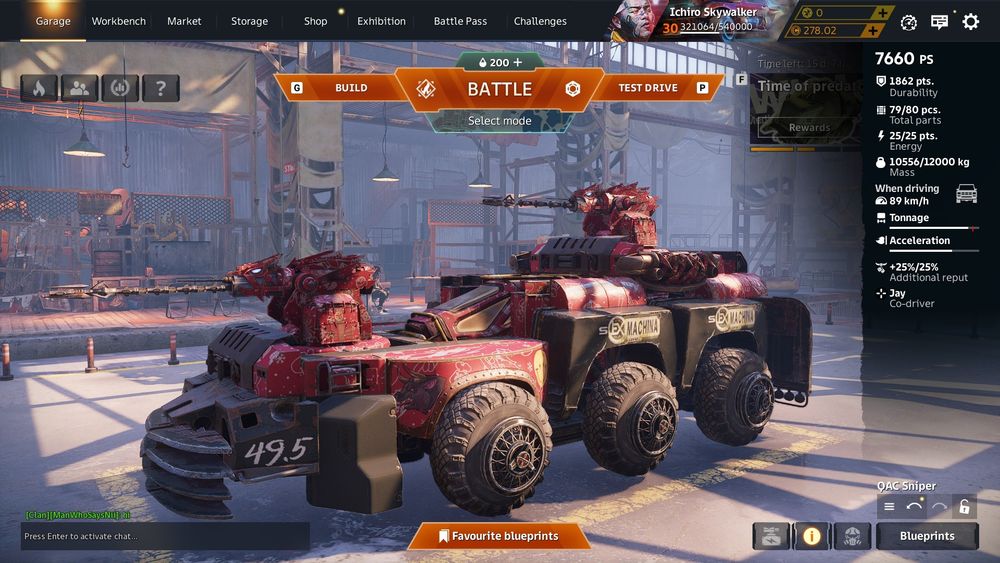Open the Shop tab
This screenshot has width=1000, height=563.
[315, 21]
